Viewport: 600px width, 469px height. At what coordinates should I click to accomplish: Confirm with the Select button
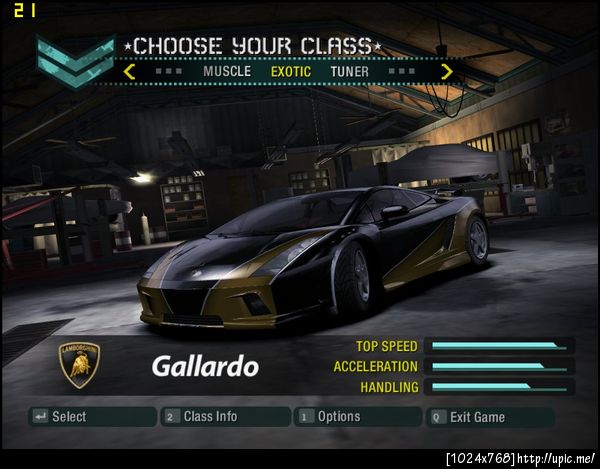pos(92,416)
